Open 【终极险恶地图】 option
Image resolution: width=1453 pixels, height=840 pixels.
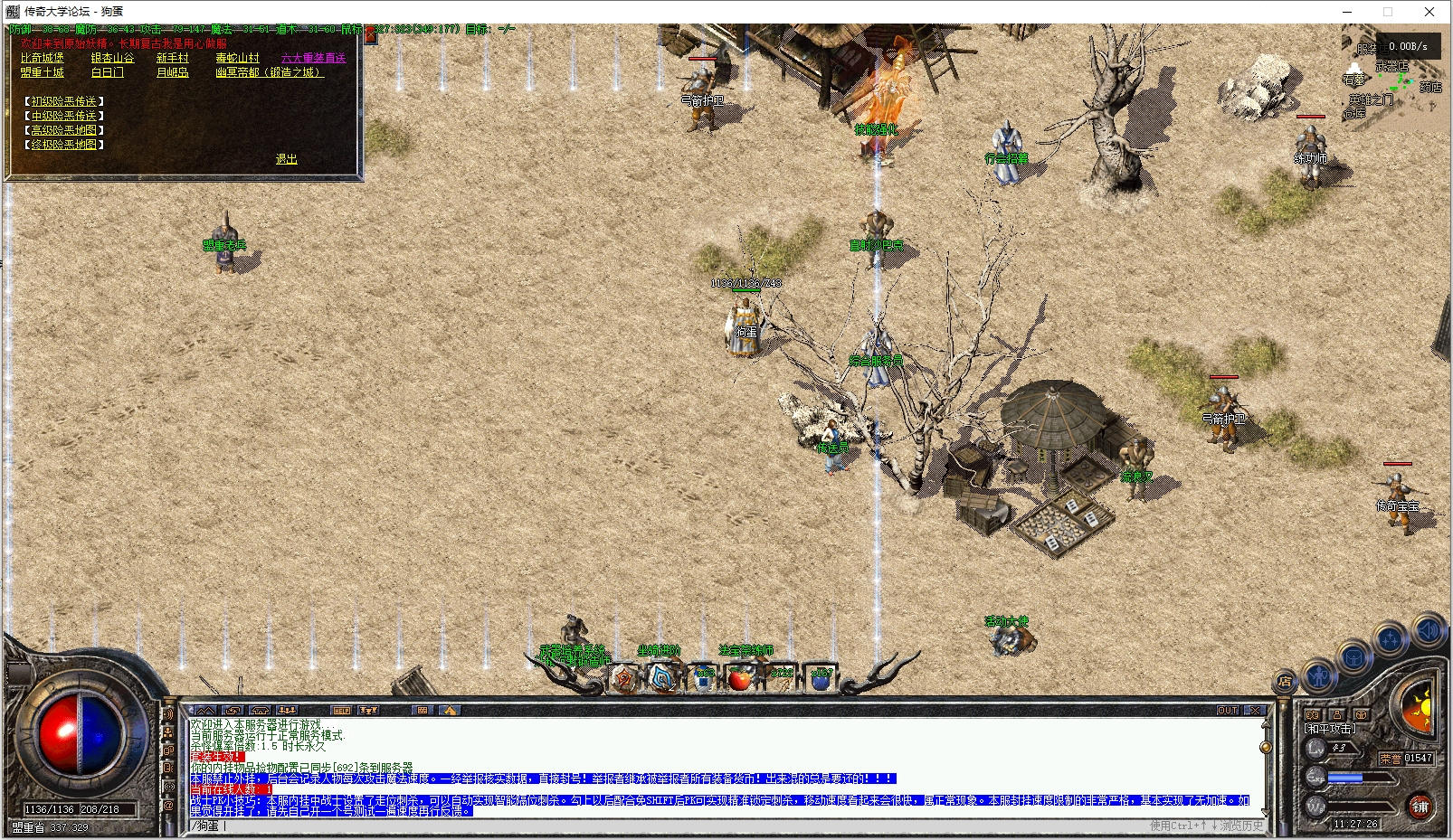[63, 145]
